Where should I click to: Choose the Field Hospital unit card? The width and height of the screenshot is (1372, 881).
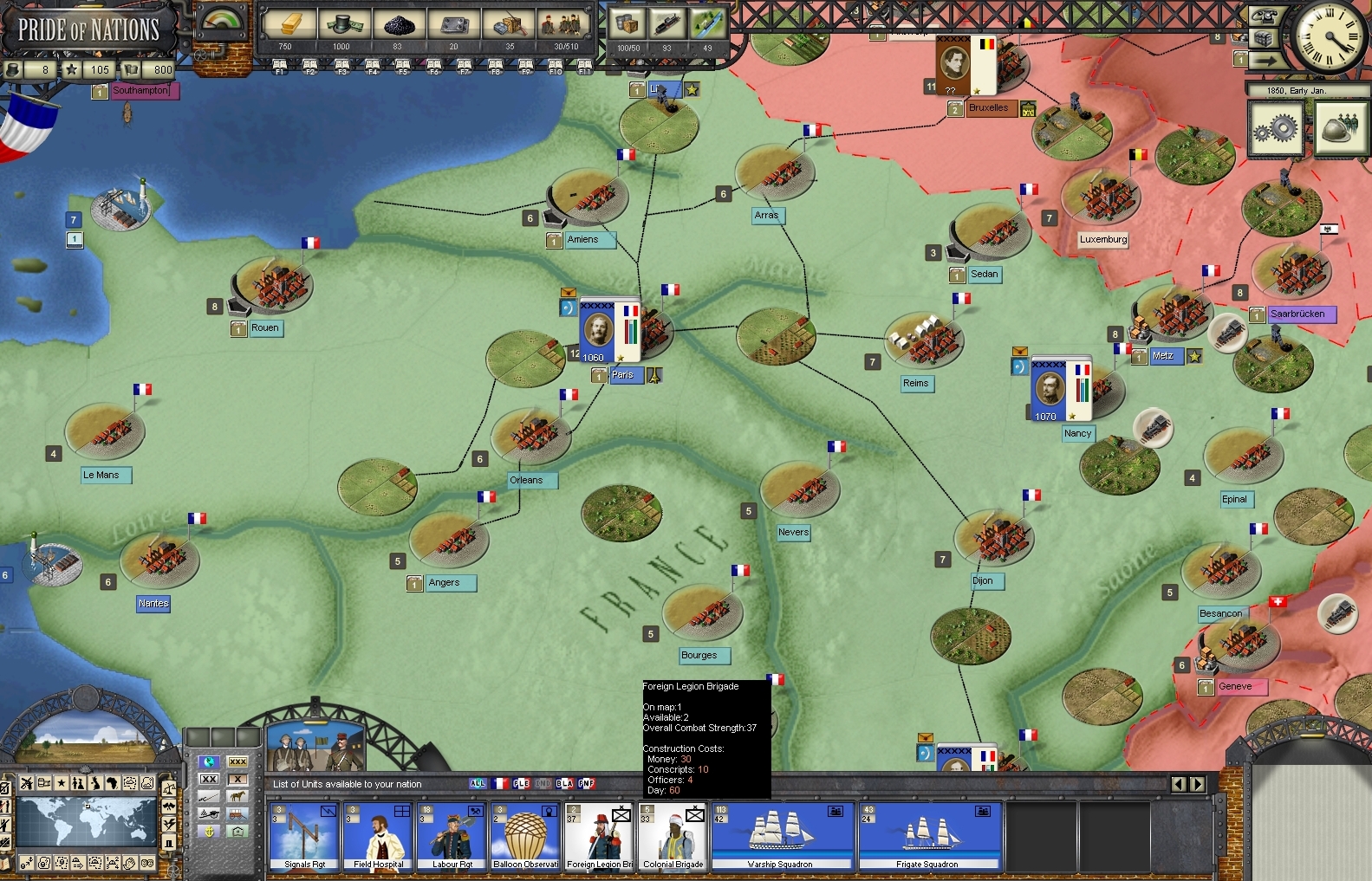click(x=378, y=836)
